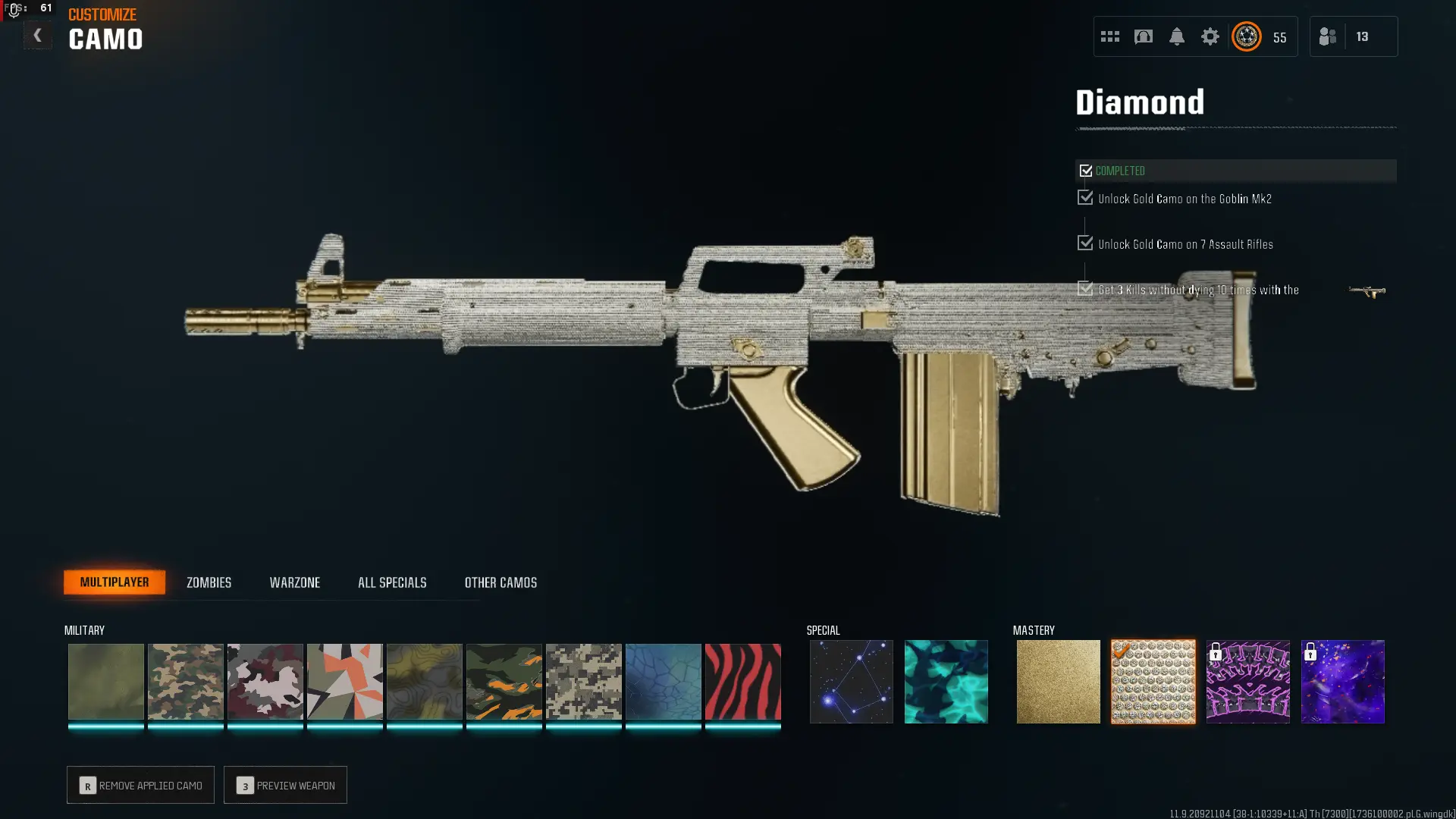
Task: Click PREVIEW WEAPON button
Action: tap(285, 785)
